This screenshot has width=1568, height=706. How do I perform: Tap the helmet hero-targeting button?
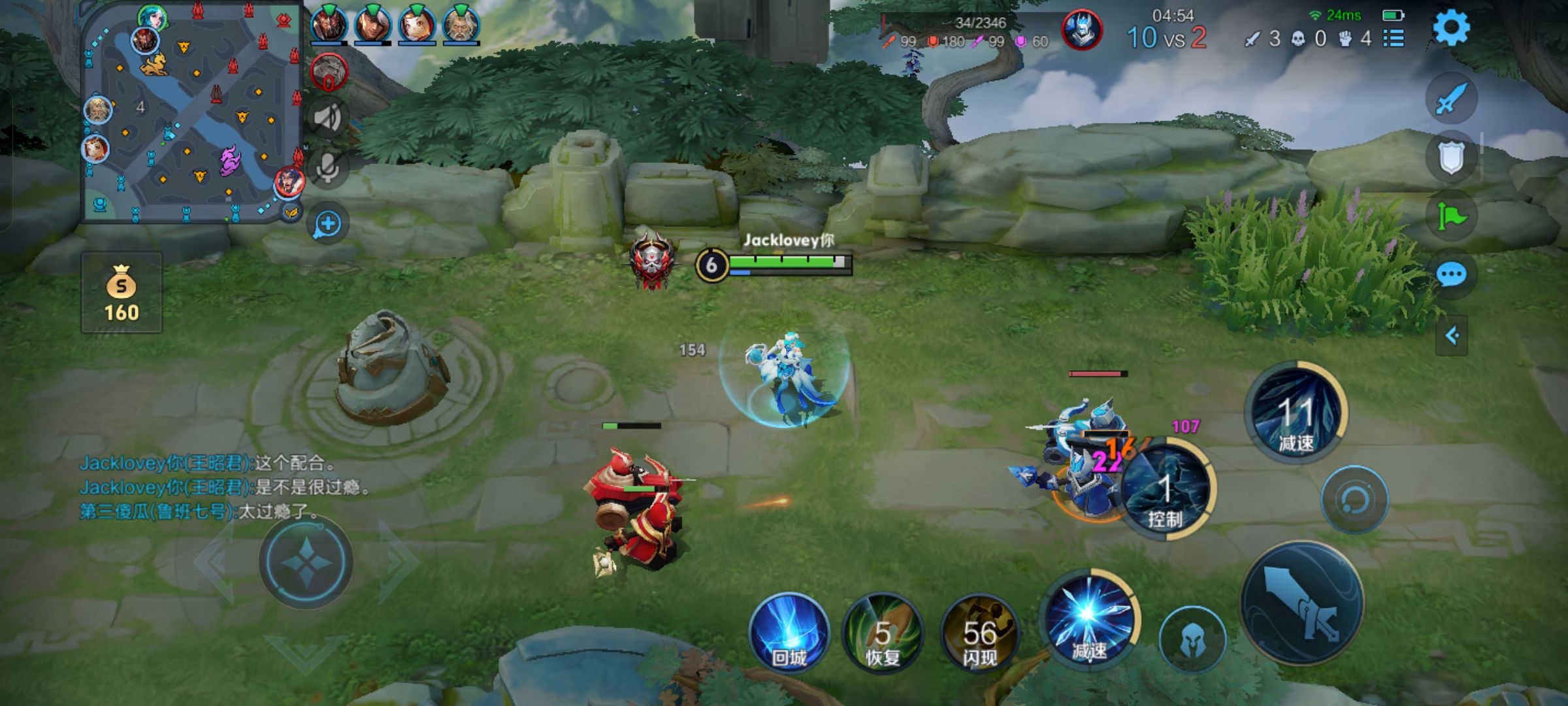click(1192, 641)
